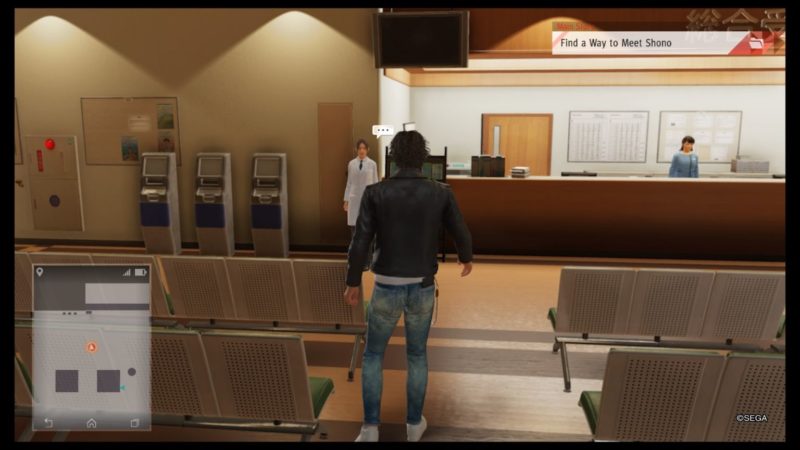Tap the recent-apps icon on the phone minimap

click(135, 423)
